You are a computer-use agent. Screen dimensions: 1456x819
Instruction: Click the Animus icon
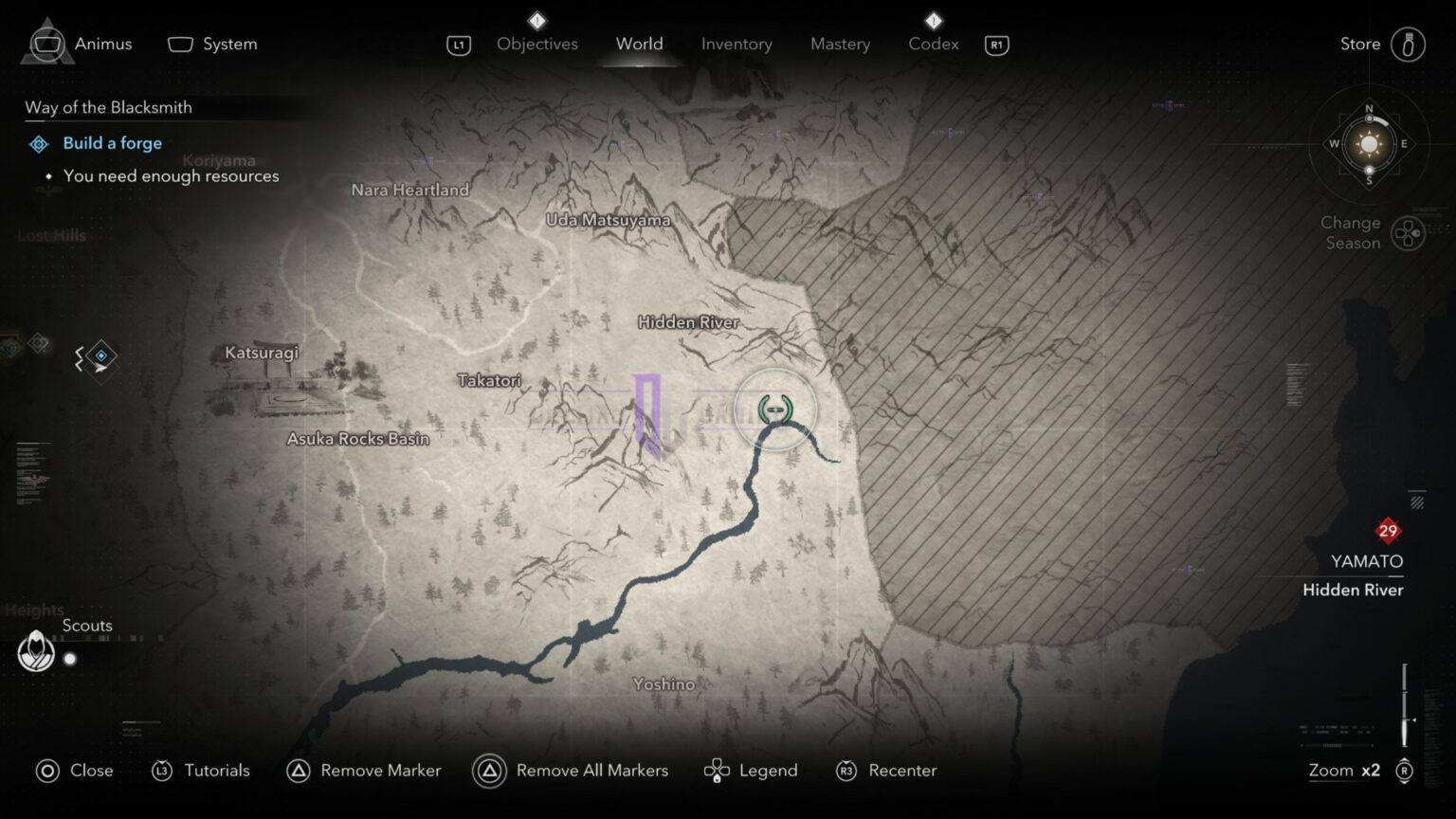(45, 44)
